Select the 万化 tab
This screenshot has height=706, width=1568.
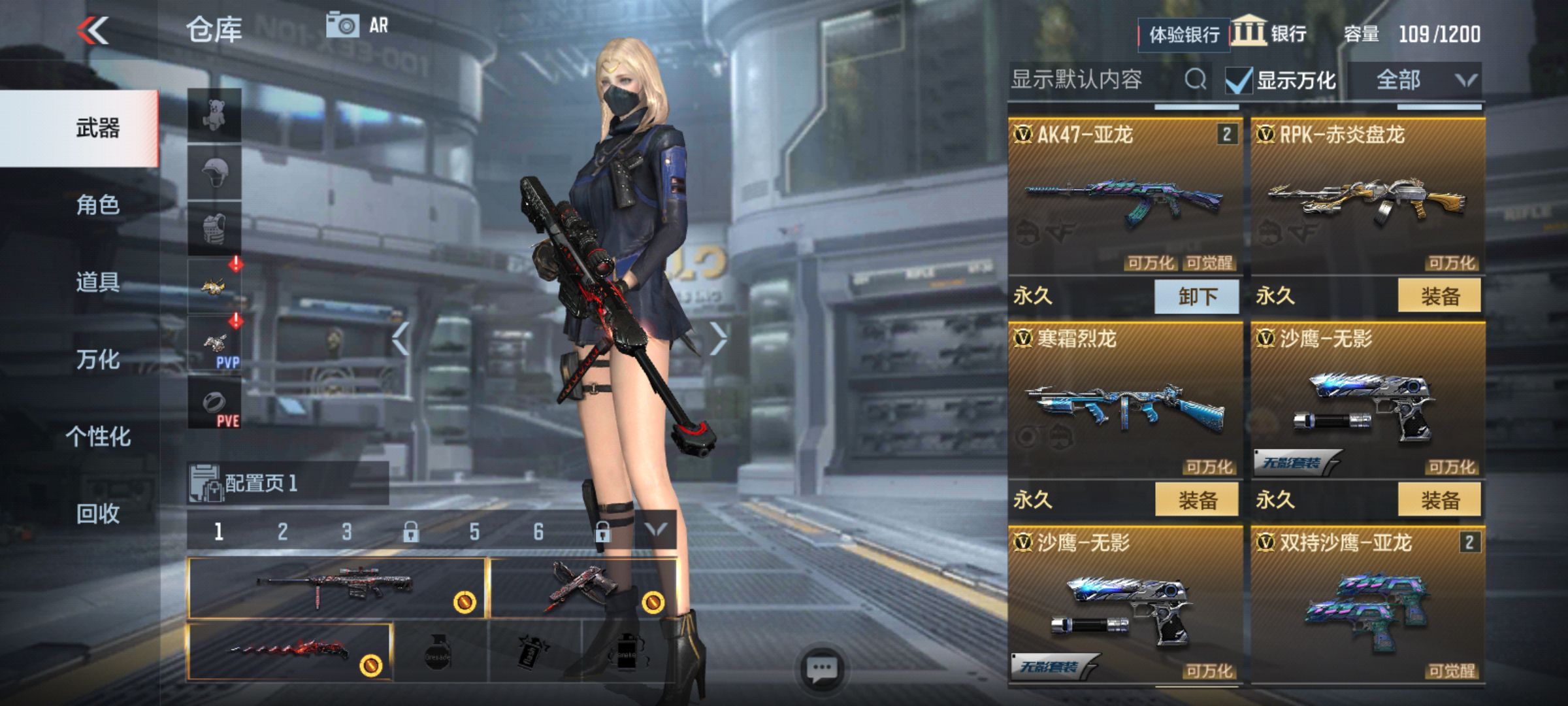[x=97, y=359]
